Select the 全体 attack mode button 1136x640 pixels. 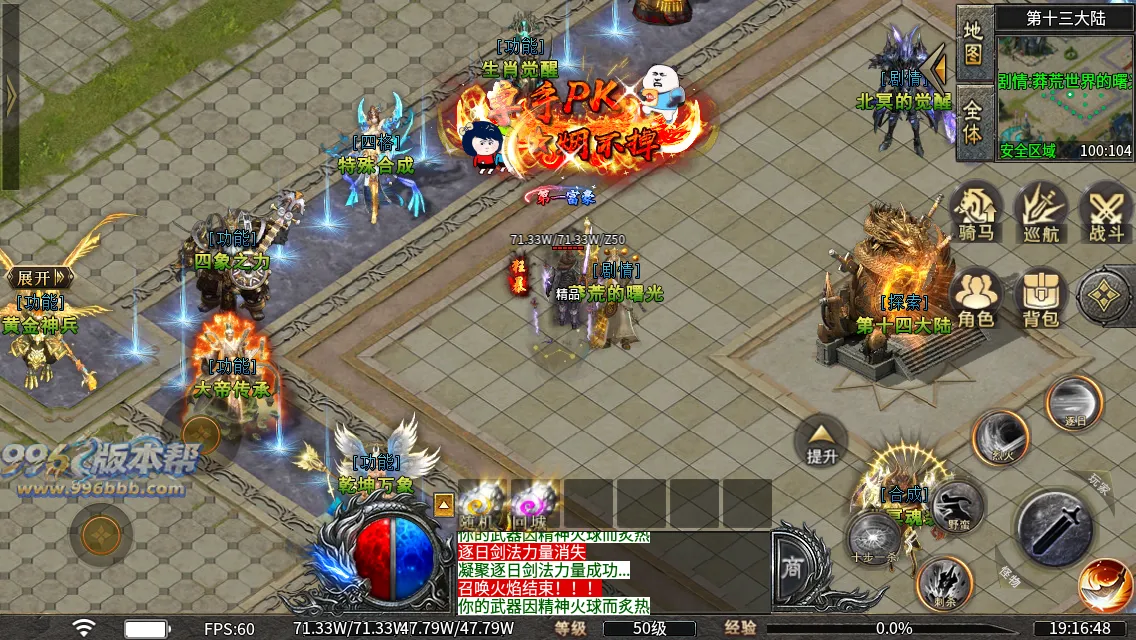click(x=973, y=120)
